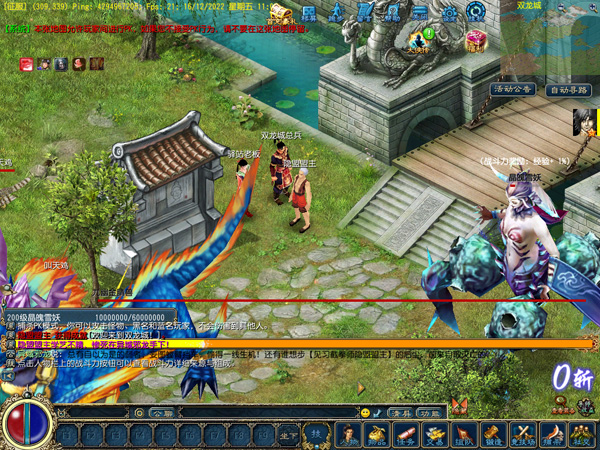Open the 任务 quest menu

(x=406, y=435)
